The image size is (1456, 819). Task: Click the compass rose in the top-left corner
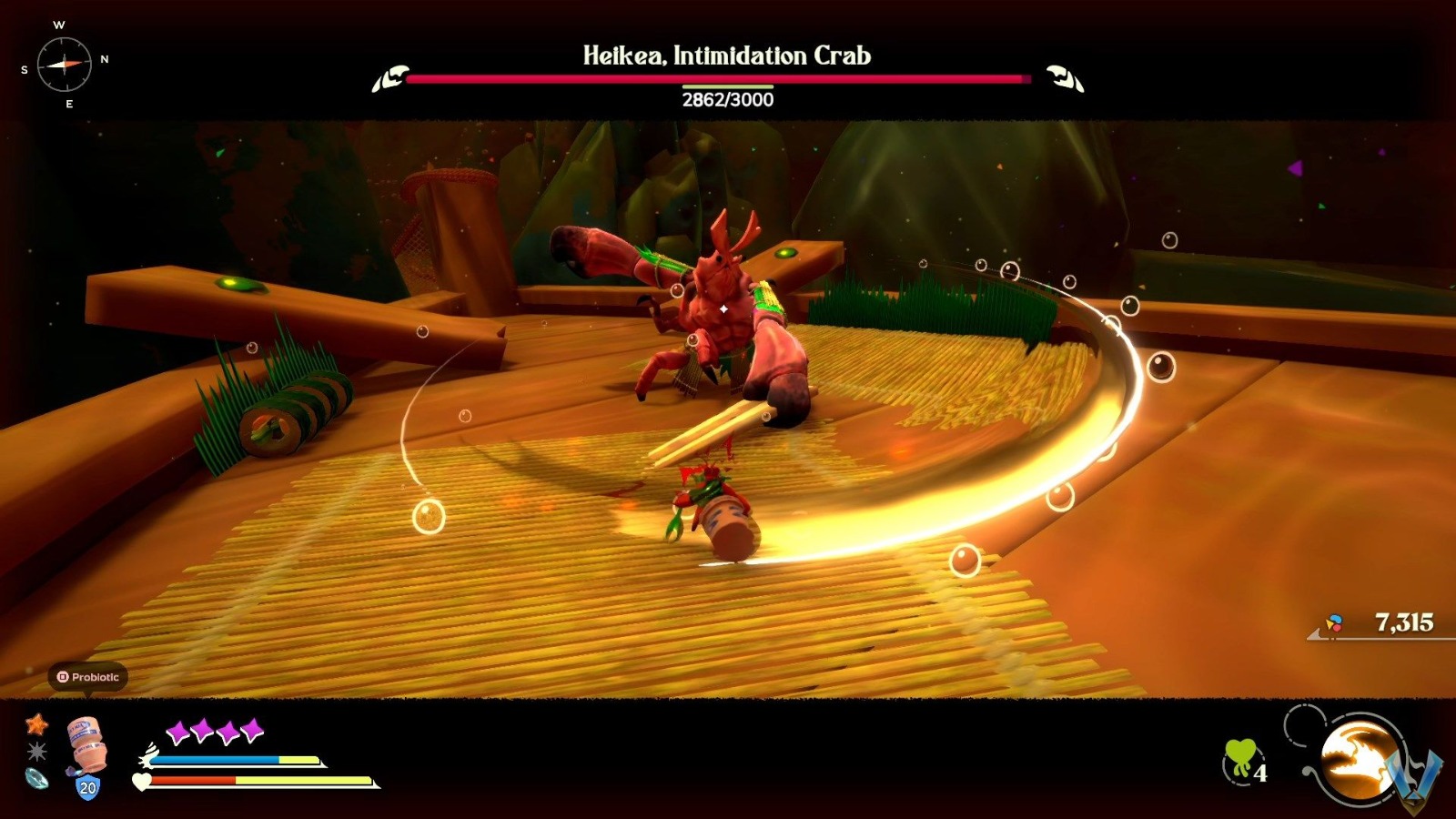point(66,66)
